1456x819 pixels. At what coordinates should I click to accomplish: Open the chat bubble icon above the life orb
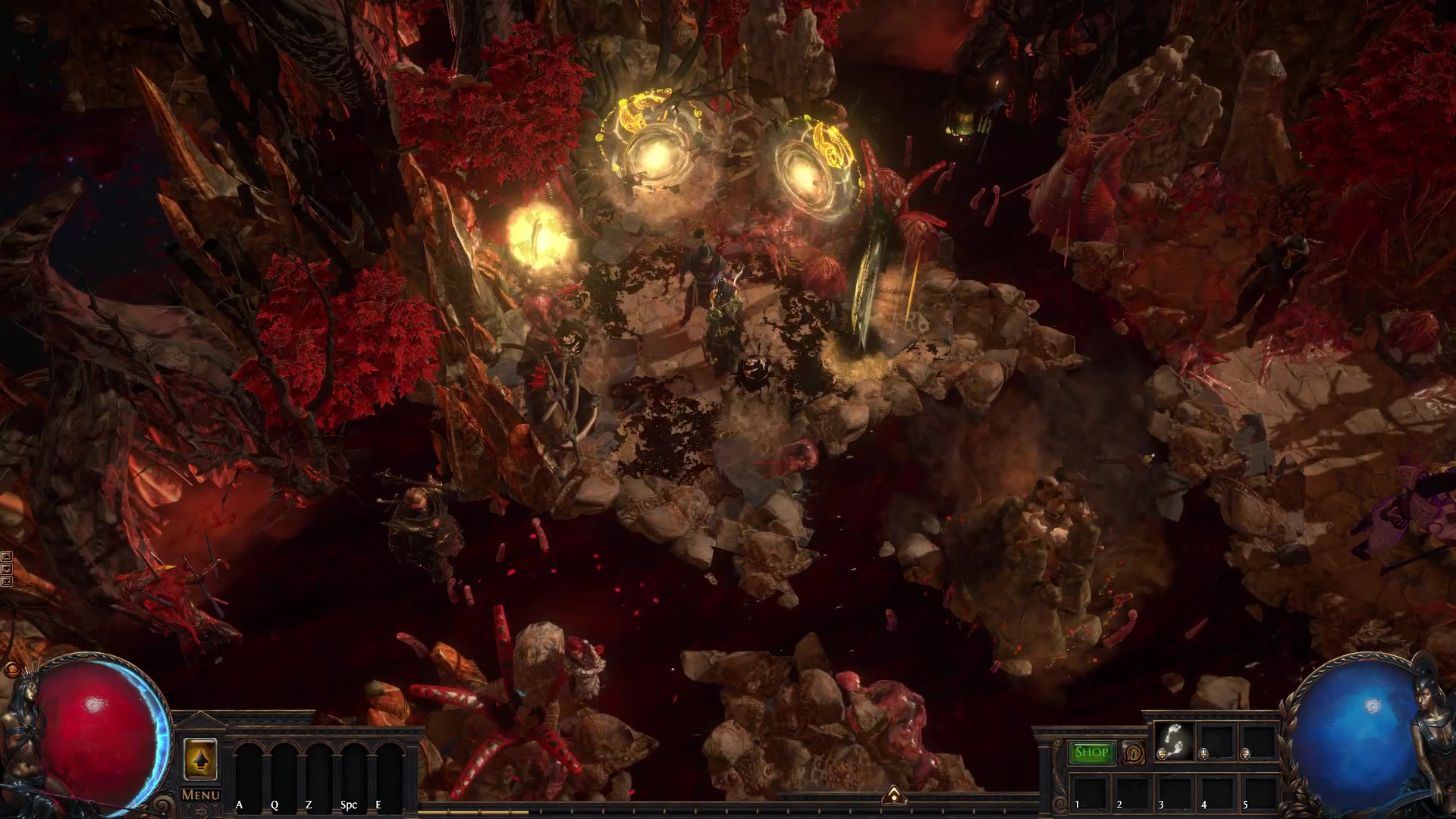11,670
